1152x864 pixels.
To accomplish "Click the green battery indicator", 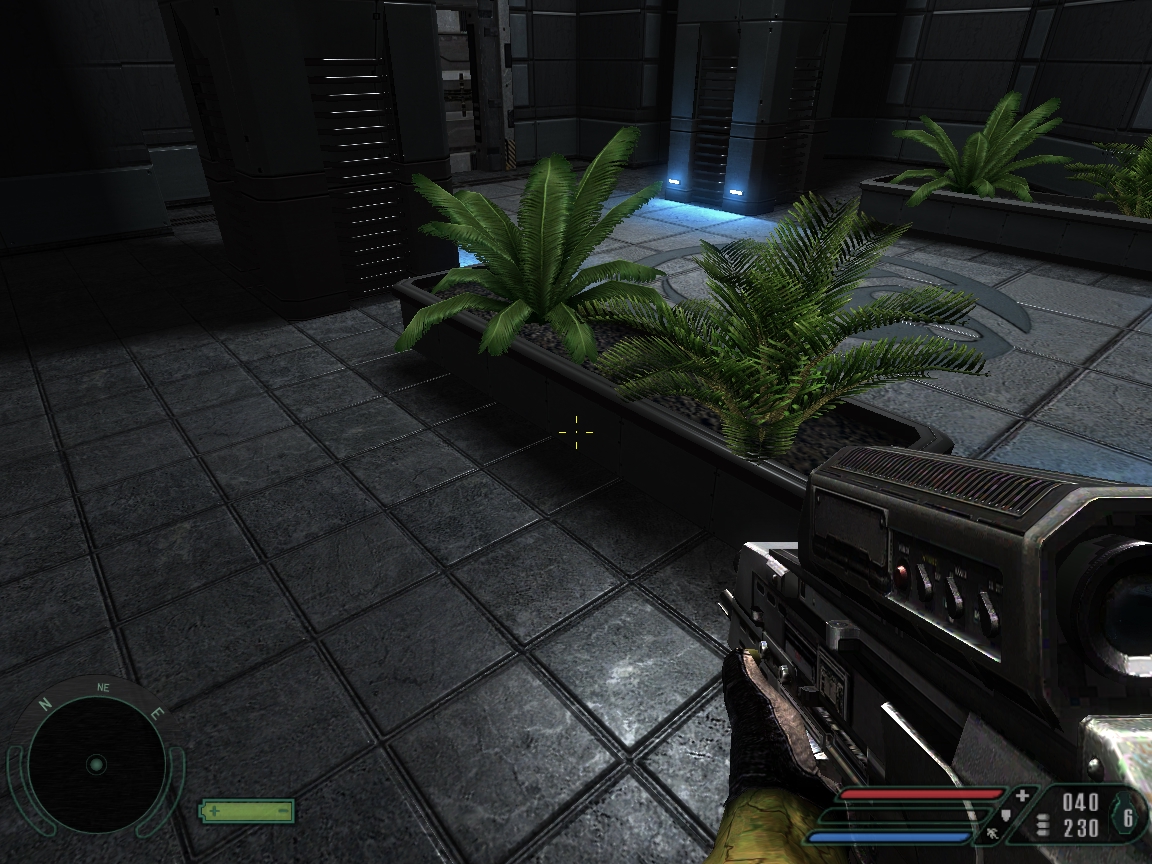I will 247,810.
